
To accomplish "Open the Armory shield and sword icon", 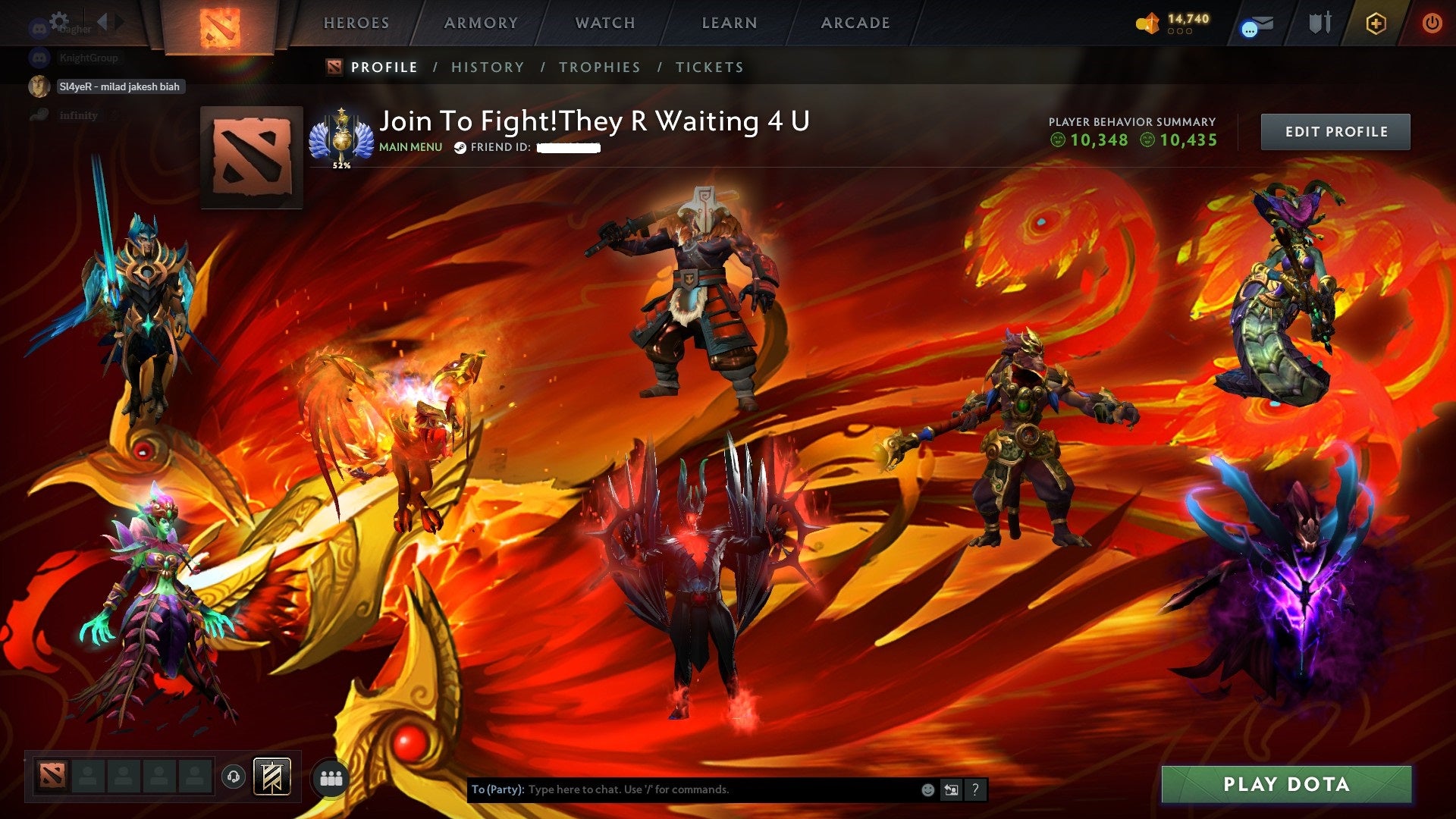I will [x=1319, y=24].
